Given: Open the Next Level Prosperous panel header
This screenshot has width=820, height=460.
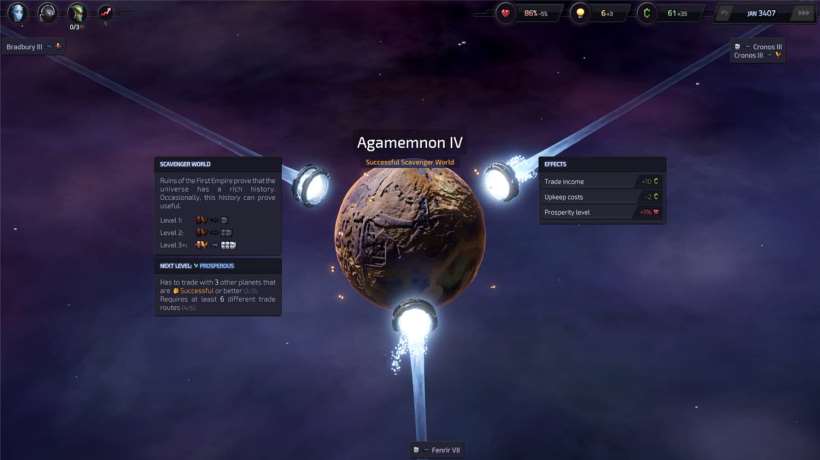Looking at the screenshot, I should pyautogui.click(x=218, y=266).
